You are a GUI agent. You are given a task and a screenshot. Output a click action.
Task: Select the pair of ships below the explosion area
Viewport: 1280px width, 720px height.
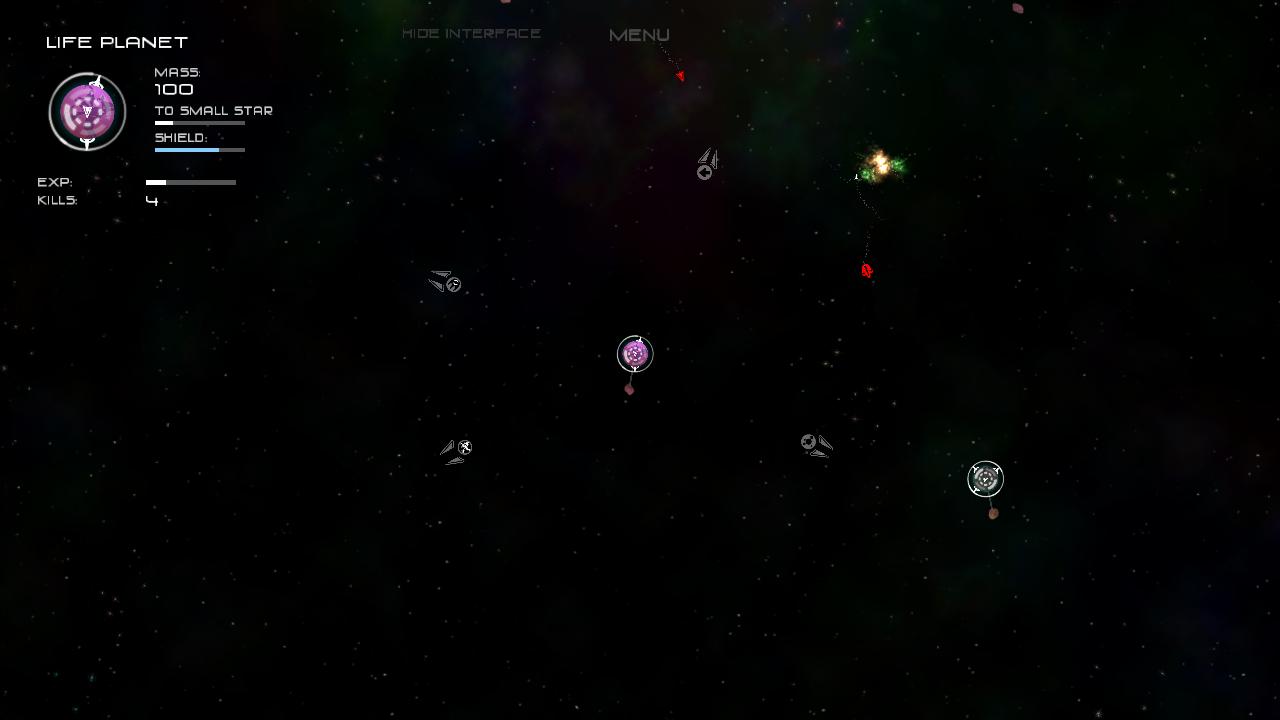point(707,162)
